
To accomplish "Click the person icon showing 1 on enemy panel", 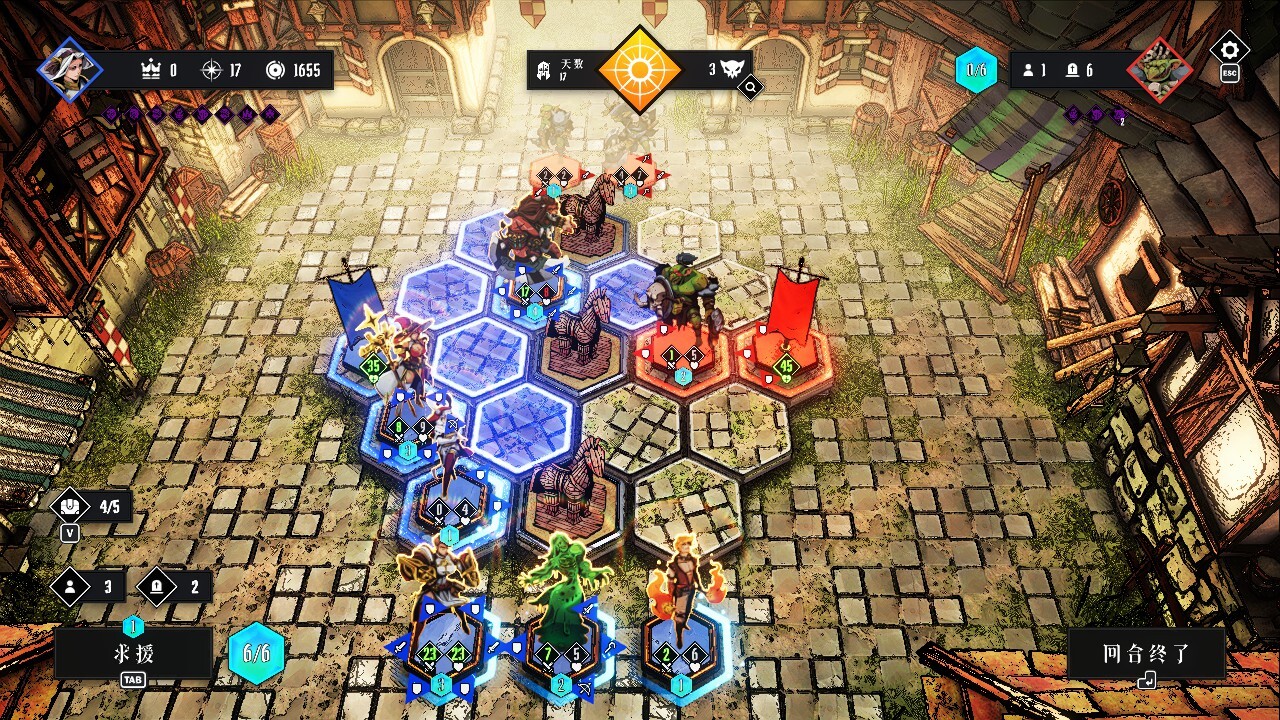I will pyautogui.click(x=1029, y=71).
